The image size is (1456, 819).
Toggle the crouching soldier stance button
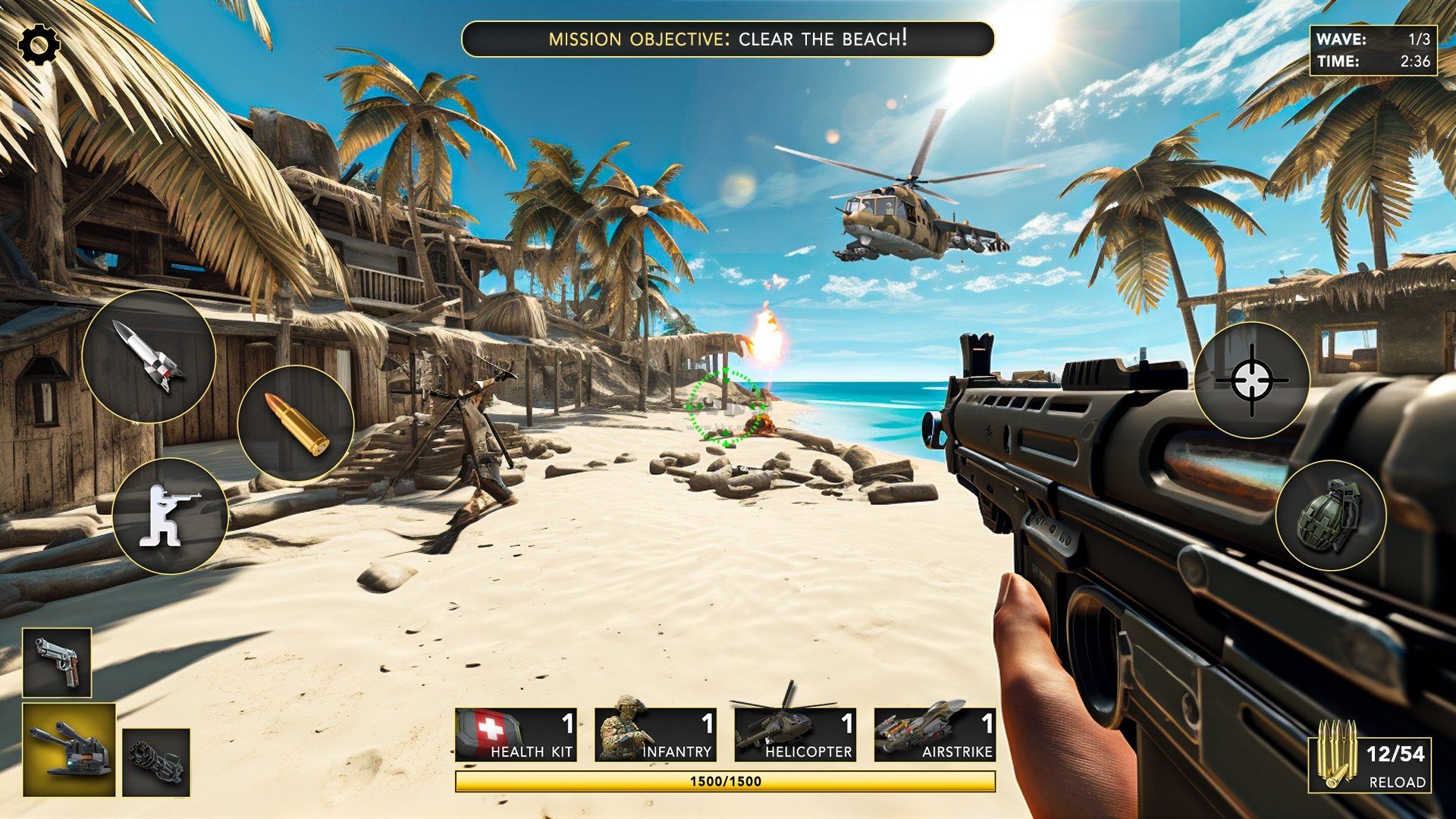click(170, 516)
